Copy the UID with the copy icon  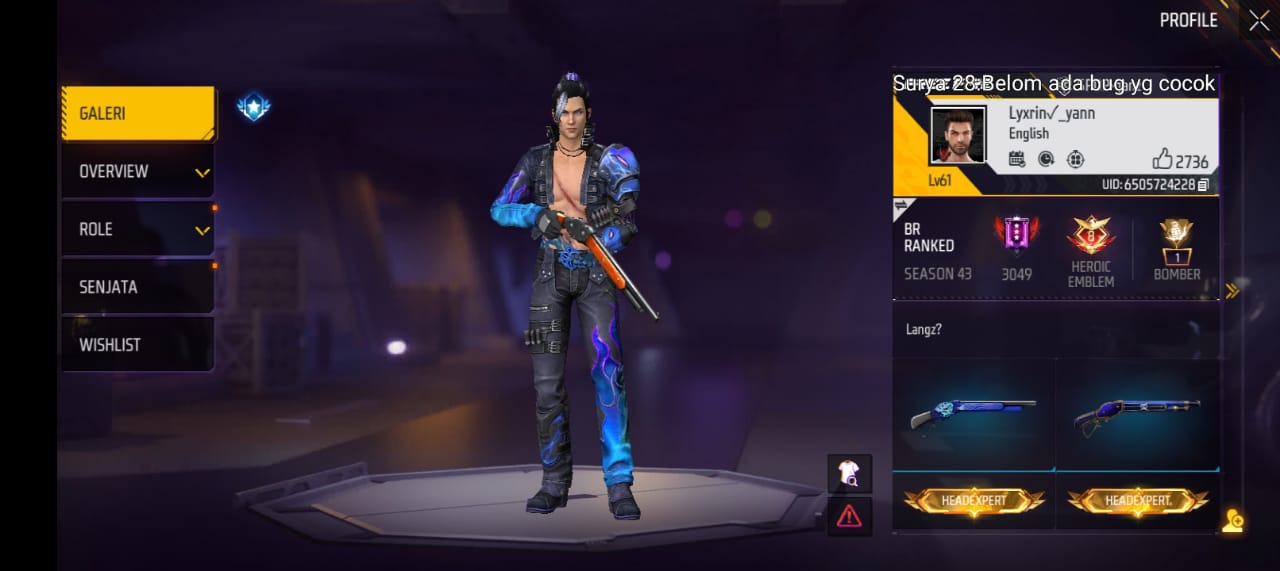click(1203, 185)
